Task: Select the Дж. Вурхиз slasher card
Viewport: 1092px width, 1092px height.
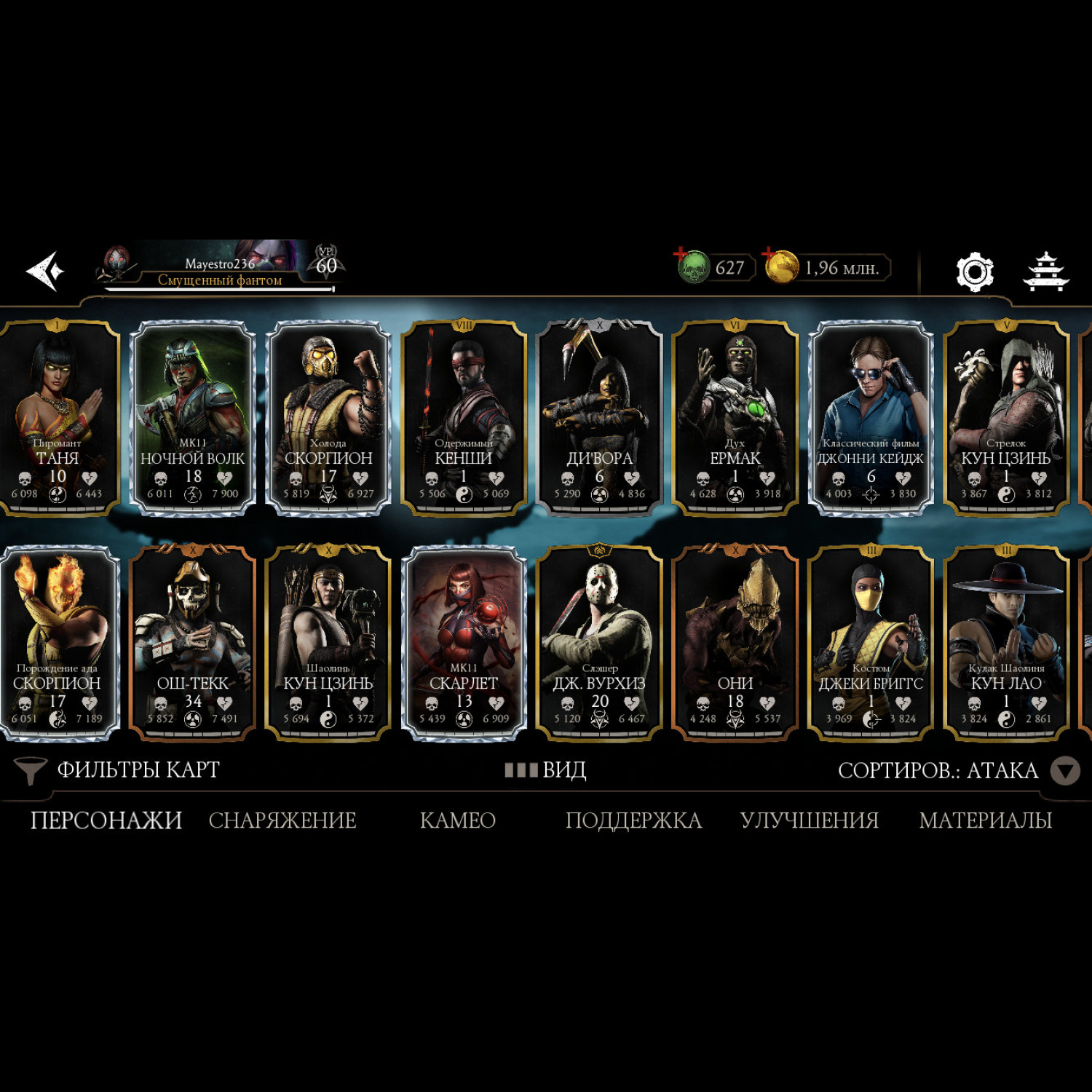Action: pos(599,644)
